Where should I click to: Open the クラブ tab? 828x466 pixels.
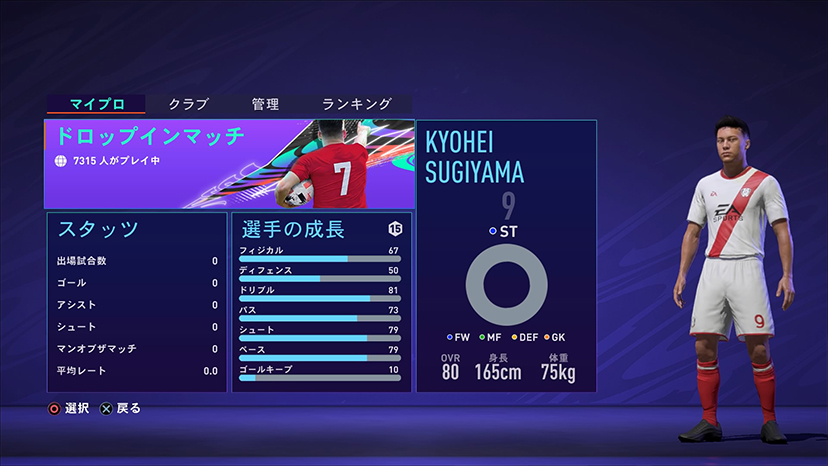coord(188,104)
